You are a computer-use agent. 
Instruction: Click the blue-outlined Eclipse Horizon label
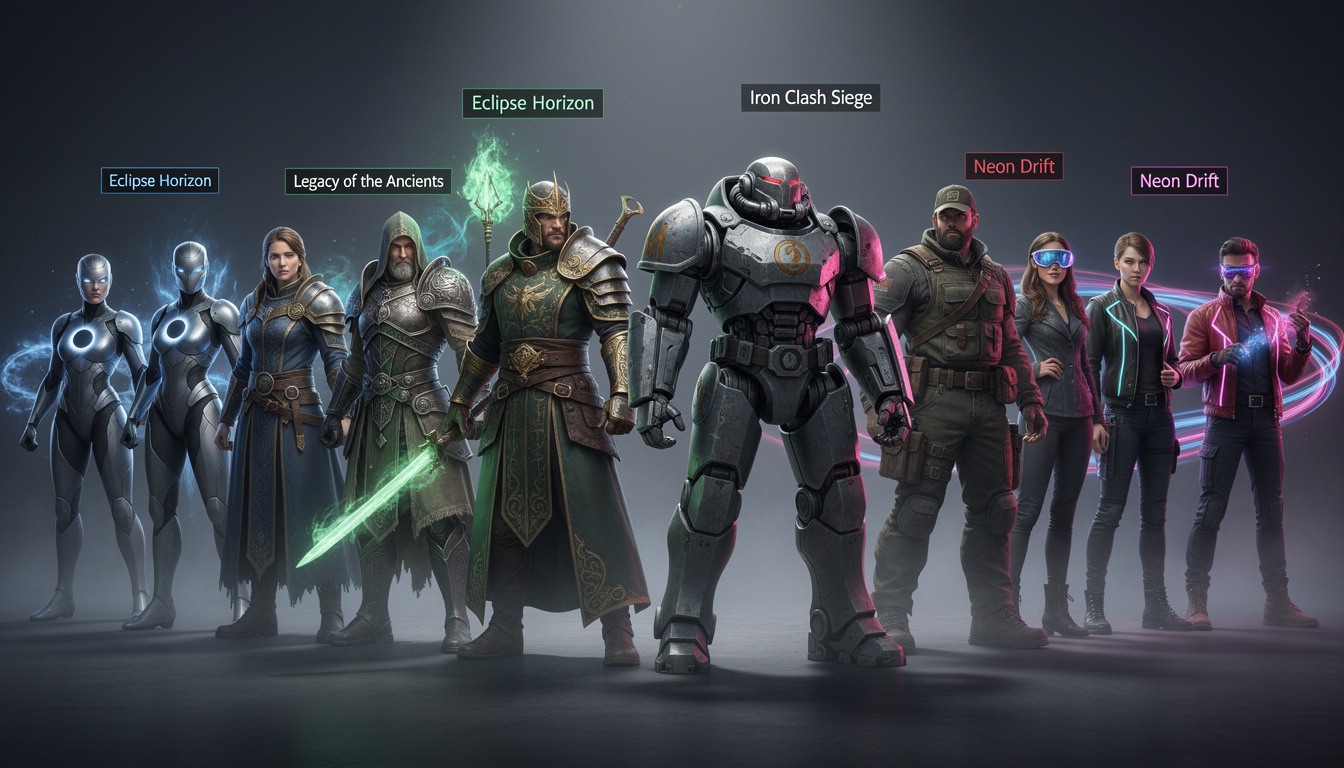point(160,181)
